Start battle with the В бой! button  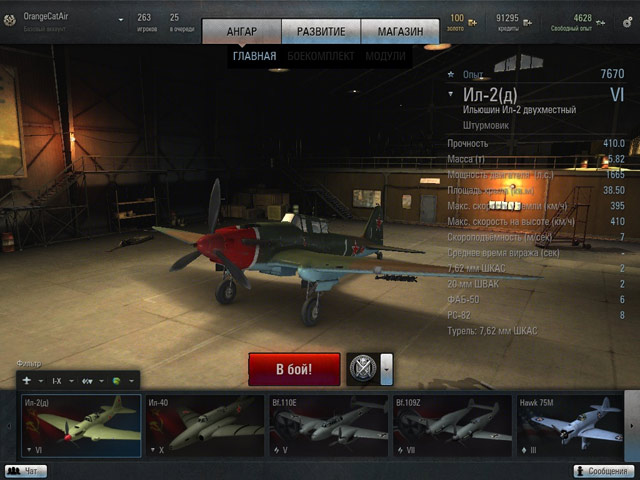(x=293, y=369)
